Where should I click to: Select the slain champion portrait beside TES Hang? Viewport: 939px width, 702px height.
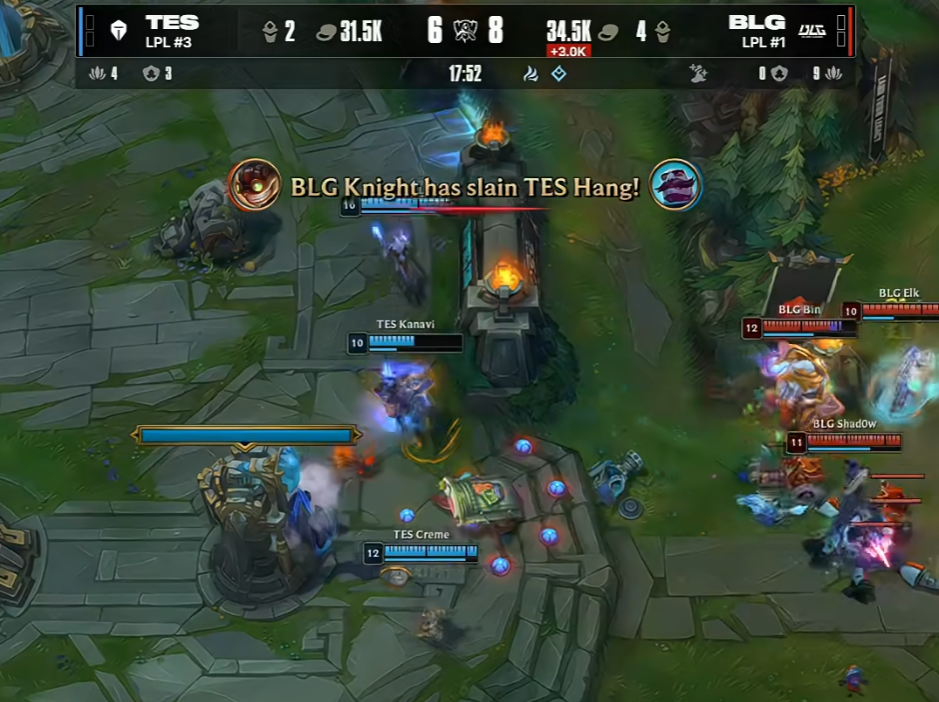[x=676, y=185]
